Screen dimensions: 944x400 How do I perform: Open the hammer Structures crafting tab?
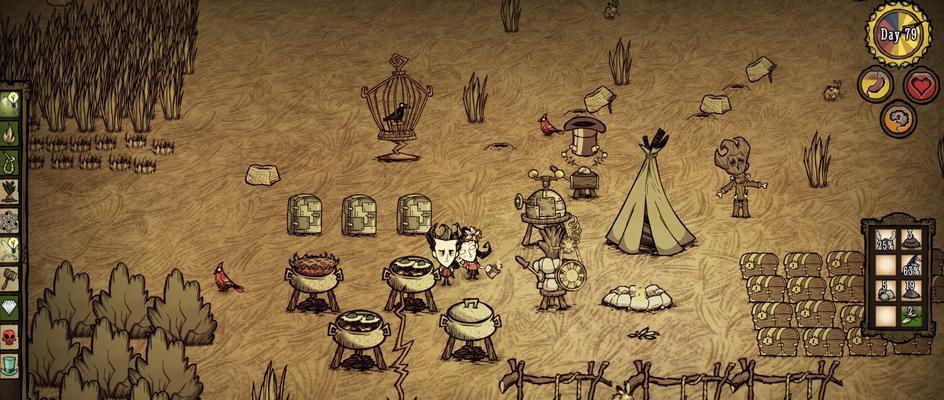(x=10, y=278)
